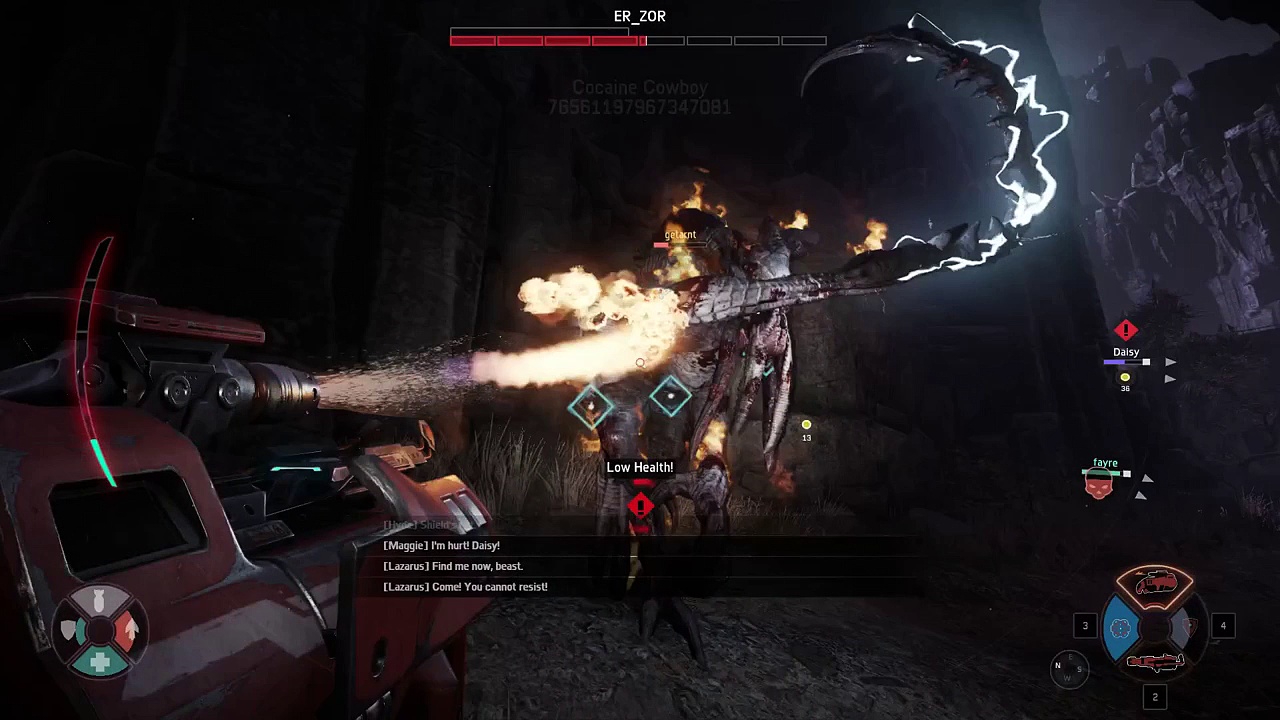Activate the blue mine ability slot
The image size is (1280, 720).
(1120, 628)
